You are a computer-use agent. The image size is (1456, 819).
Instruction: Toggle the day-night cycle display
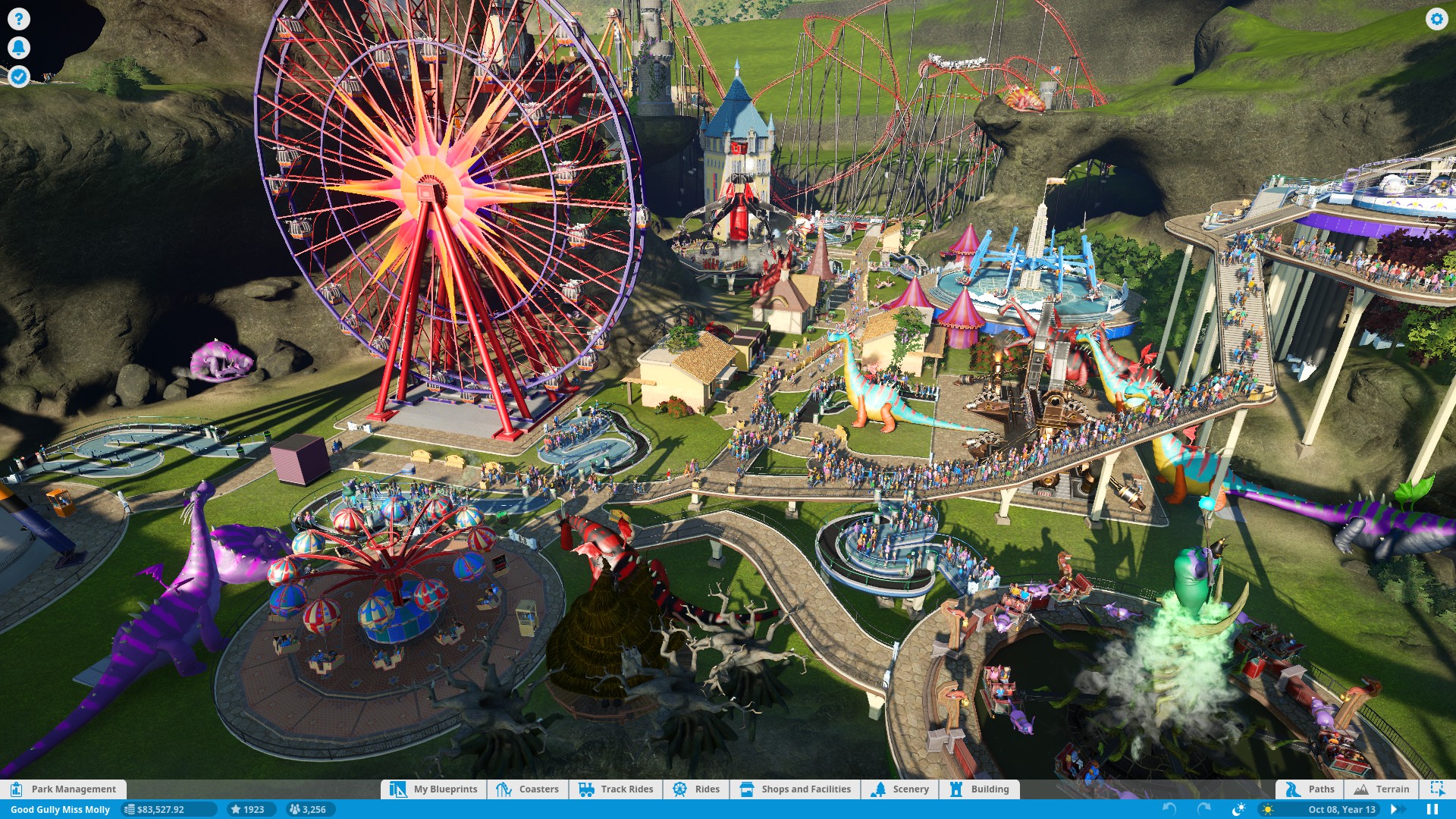click(x=1238, y=809)
